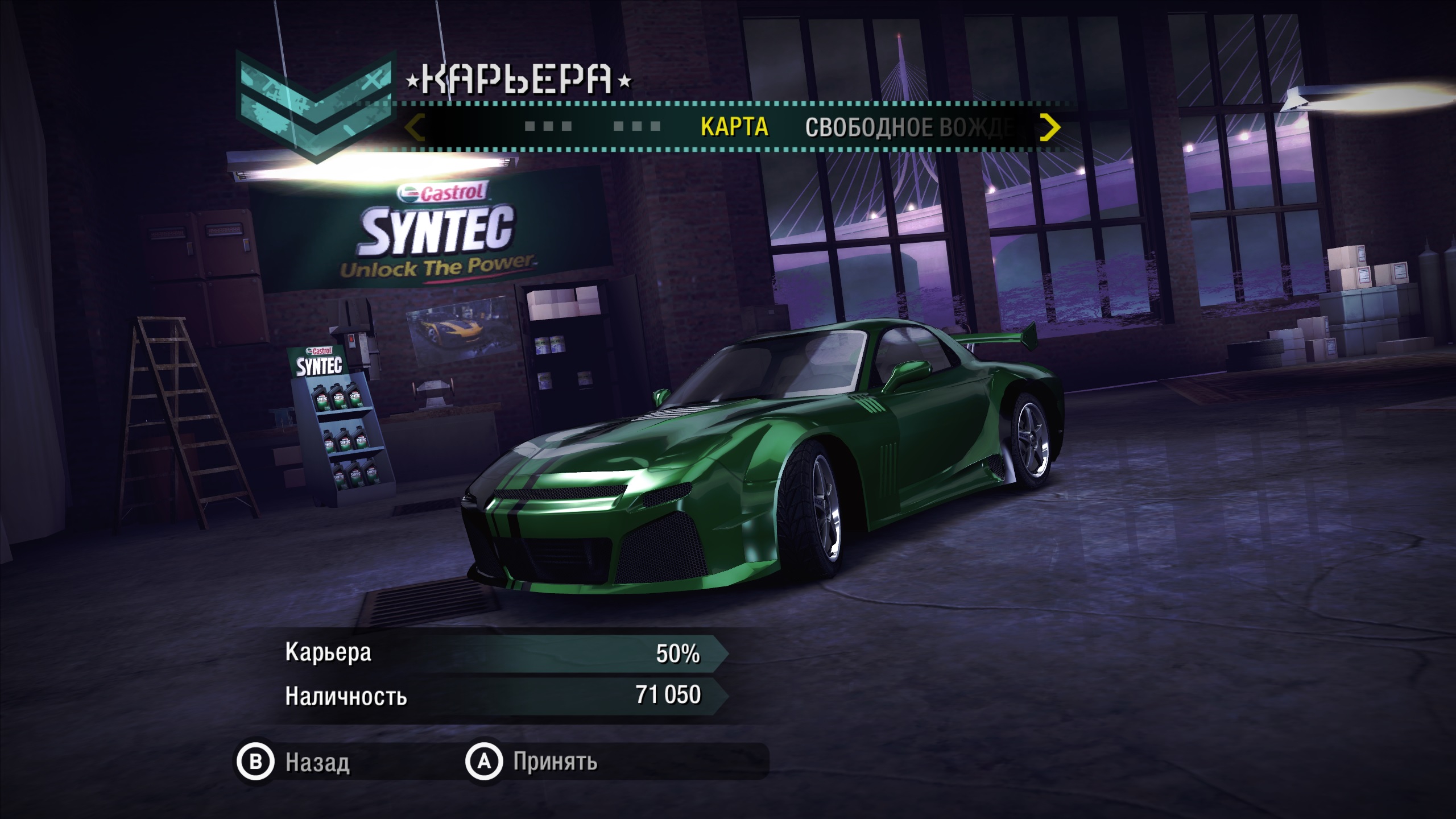The image size is (1456, 819).
Task: Confirm with the Принять button
Action: 532,762
